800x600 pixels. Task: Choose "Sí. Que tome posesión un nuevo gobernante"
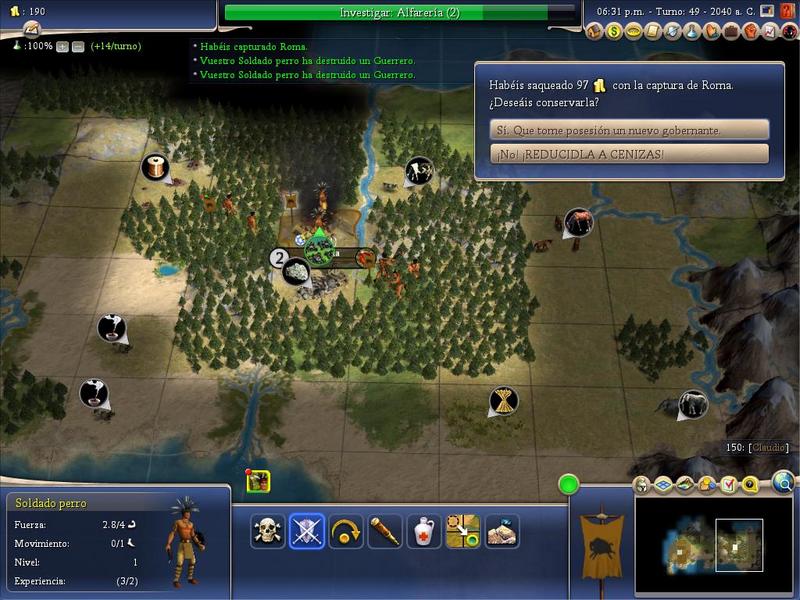pyautogui.click(x=629, y=130)
